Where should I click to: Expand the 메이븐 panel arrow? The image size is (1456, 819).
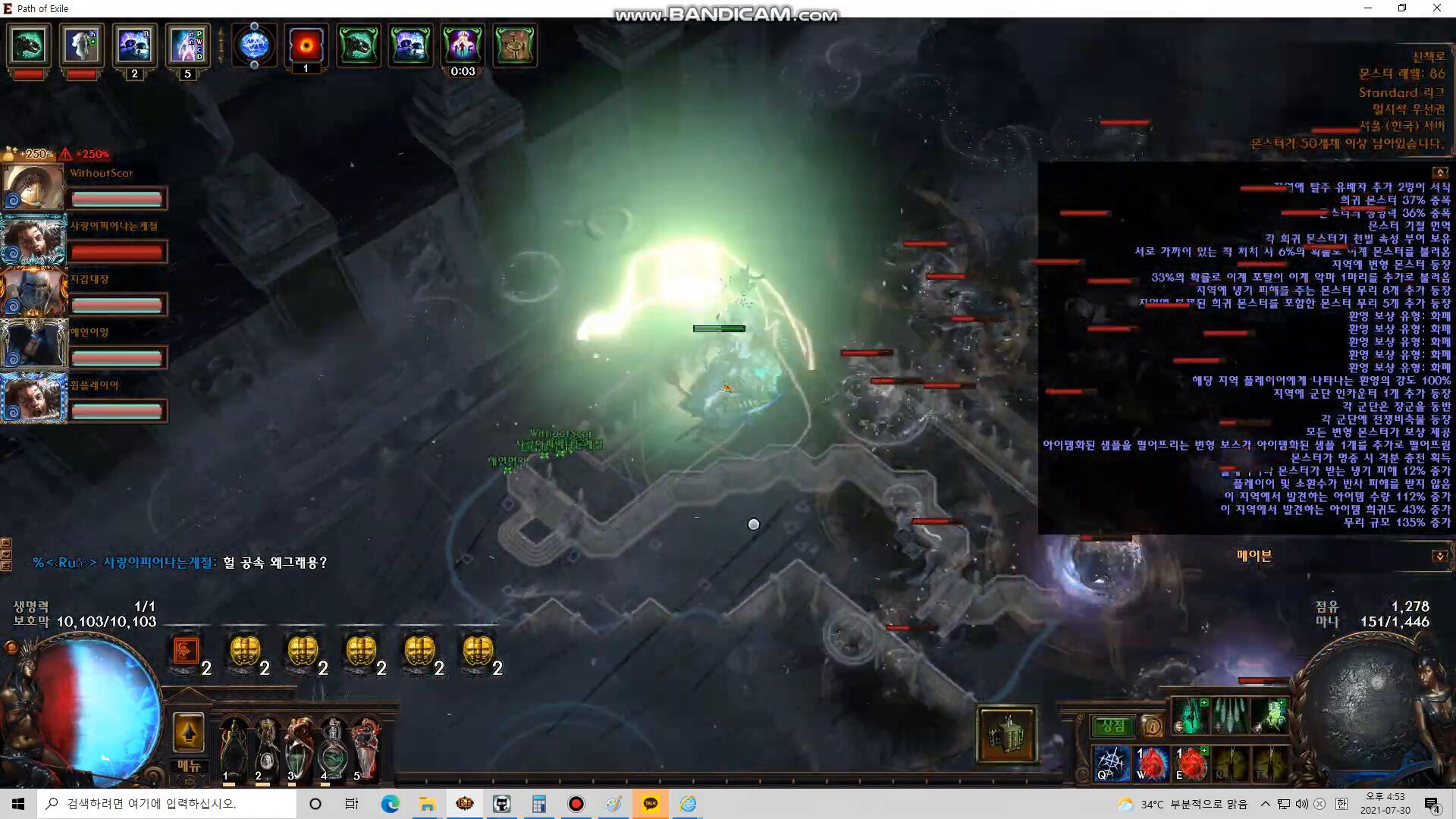[1439, 557]
